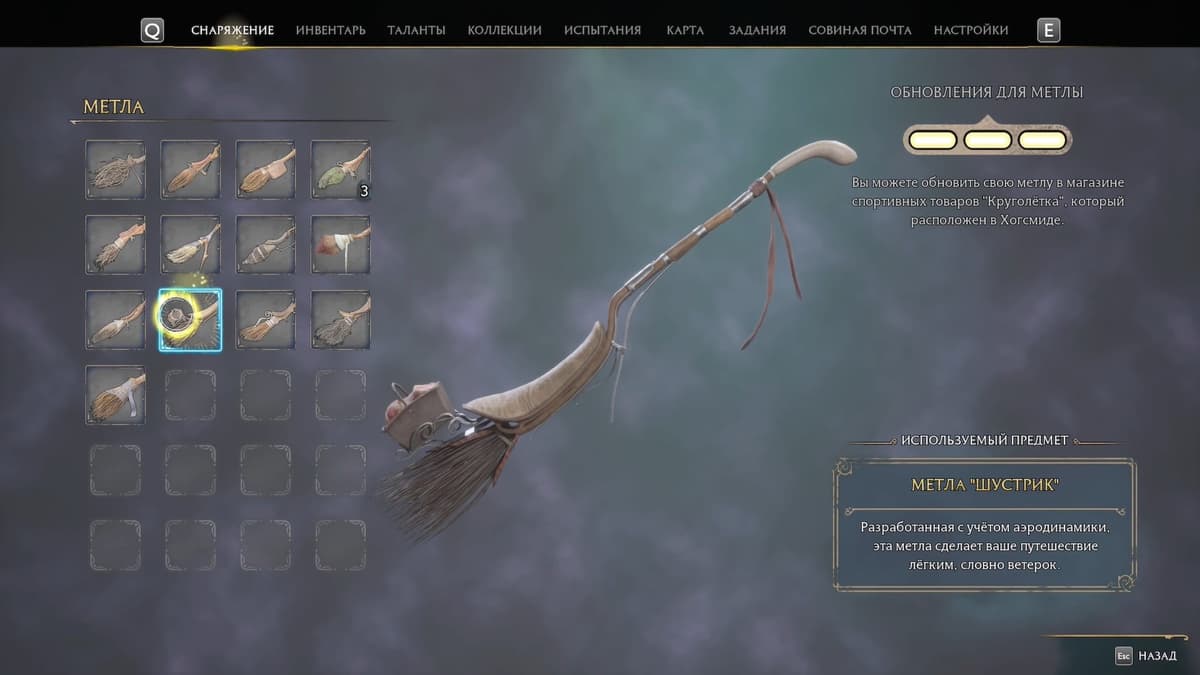Open the Совиная почта tab
The width and height of the screenshot is (1200, 675).
[x=859, y=30]
